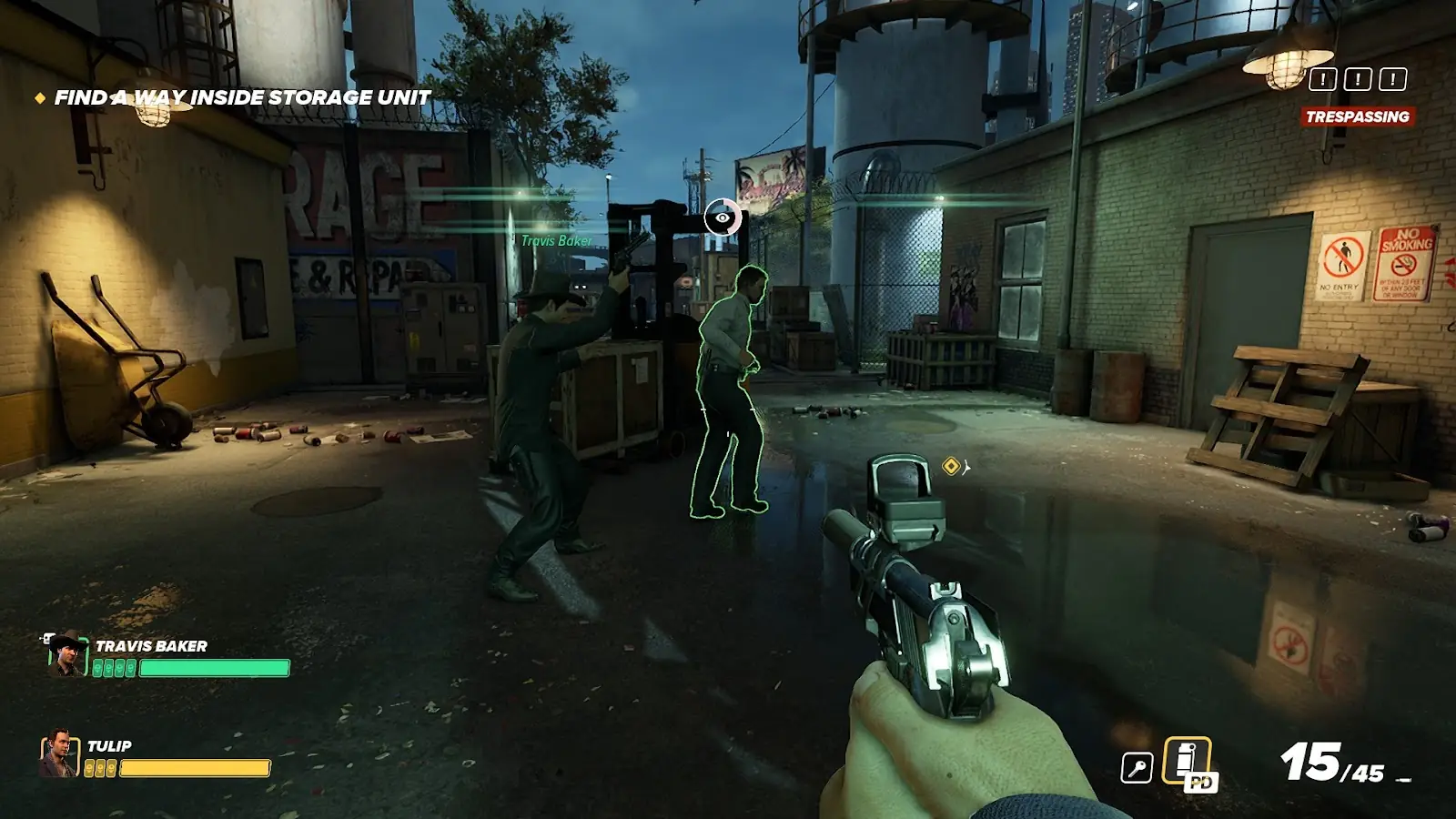Click the Find a Way Inside Storage Unit objective
The image size is (1456, 819).
click(242, 97)
